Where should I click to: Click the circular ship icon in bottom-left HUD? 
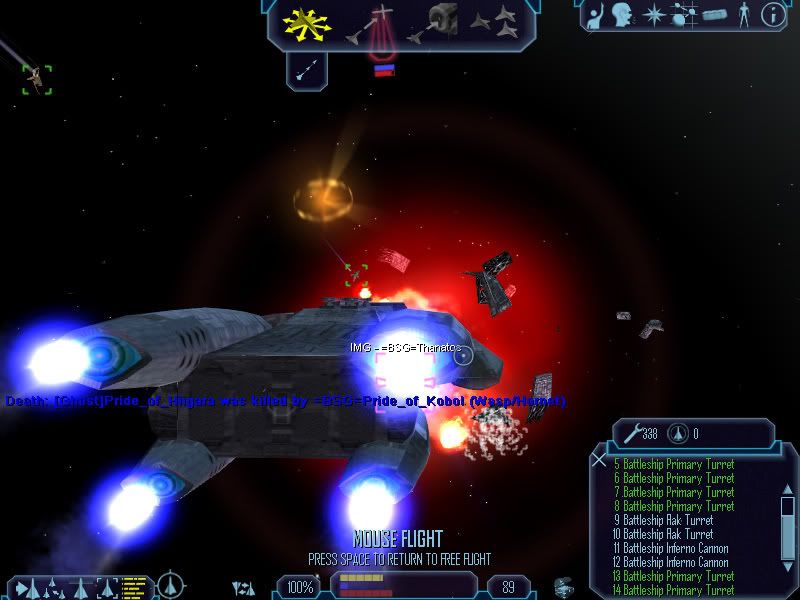point(171,585)
